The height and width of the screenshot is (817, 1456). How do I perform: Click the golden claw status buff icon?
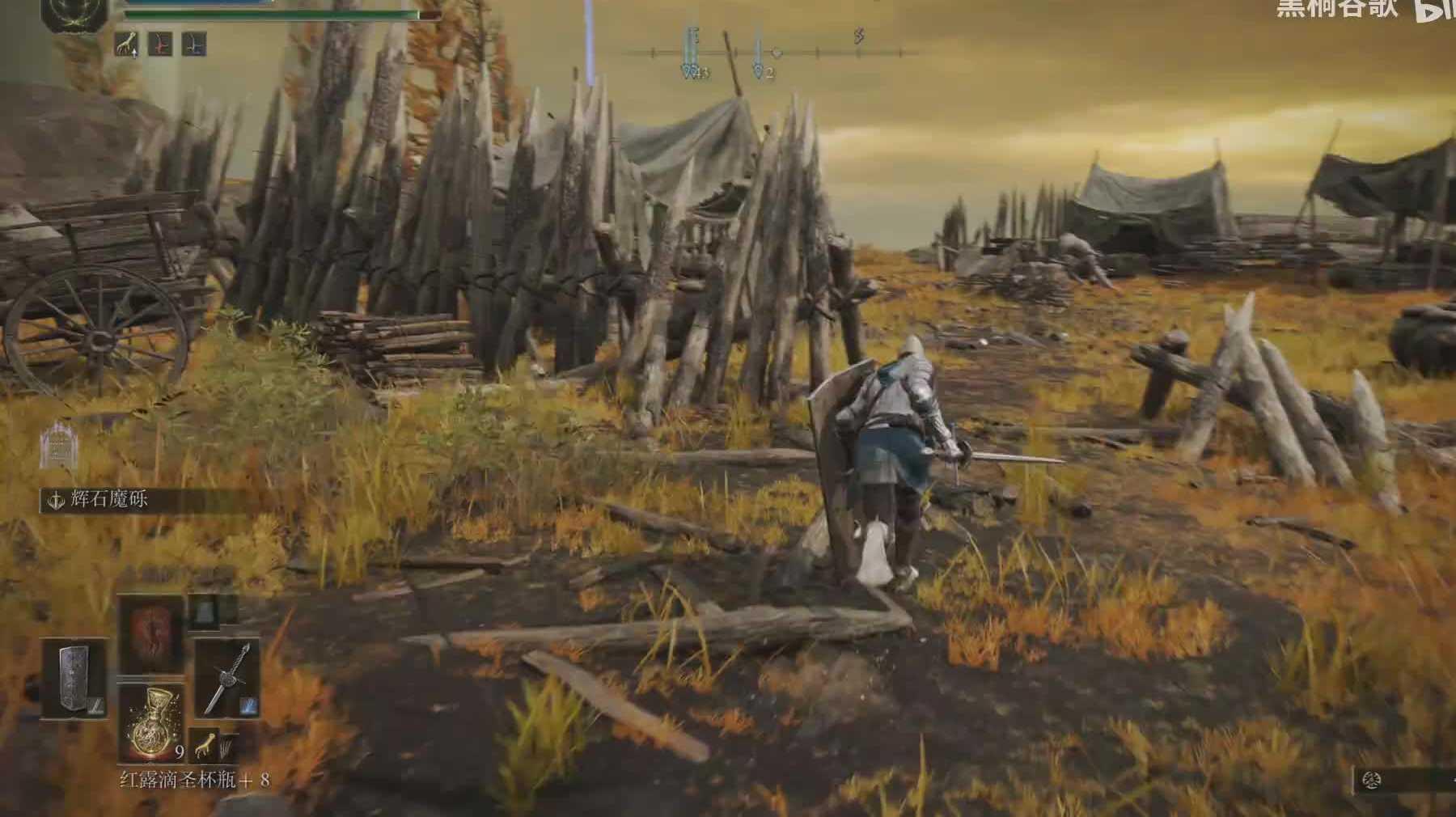click(x=126, y=44)
